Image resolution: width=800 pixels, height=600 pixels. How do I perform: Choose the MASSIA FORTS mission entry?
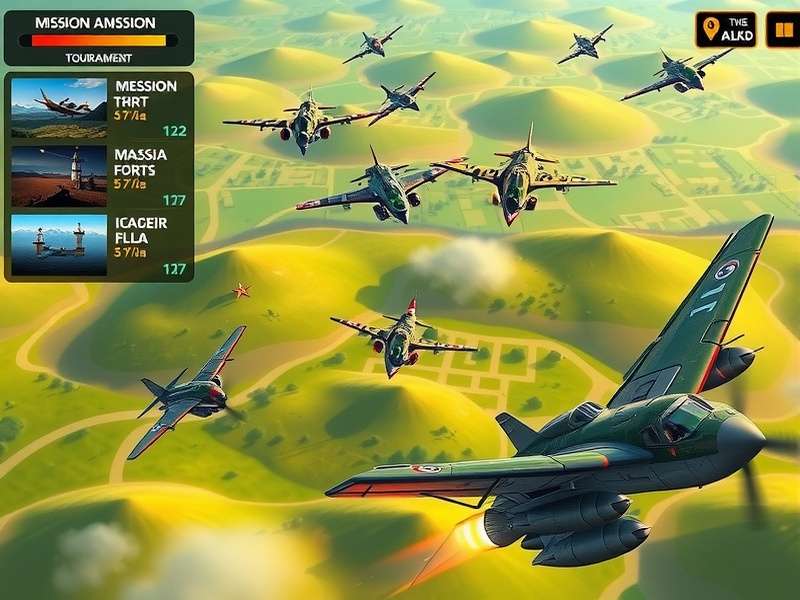100,175
